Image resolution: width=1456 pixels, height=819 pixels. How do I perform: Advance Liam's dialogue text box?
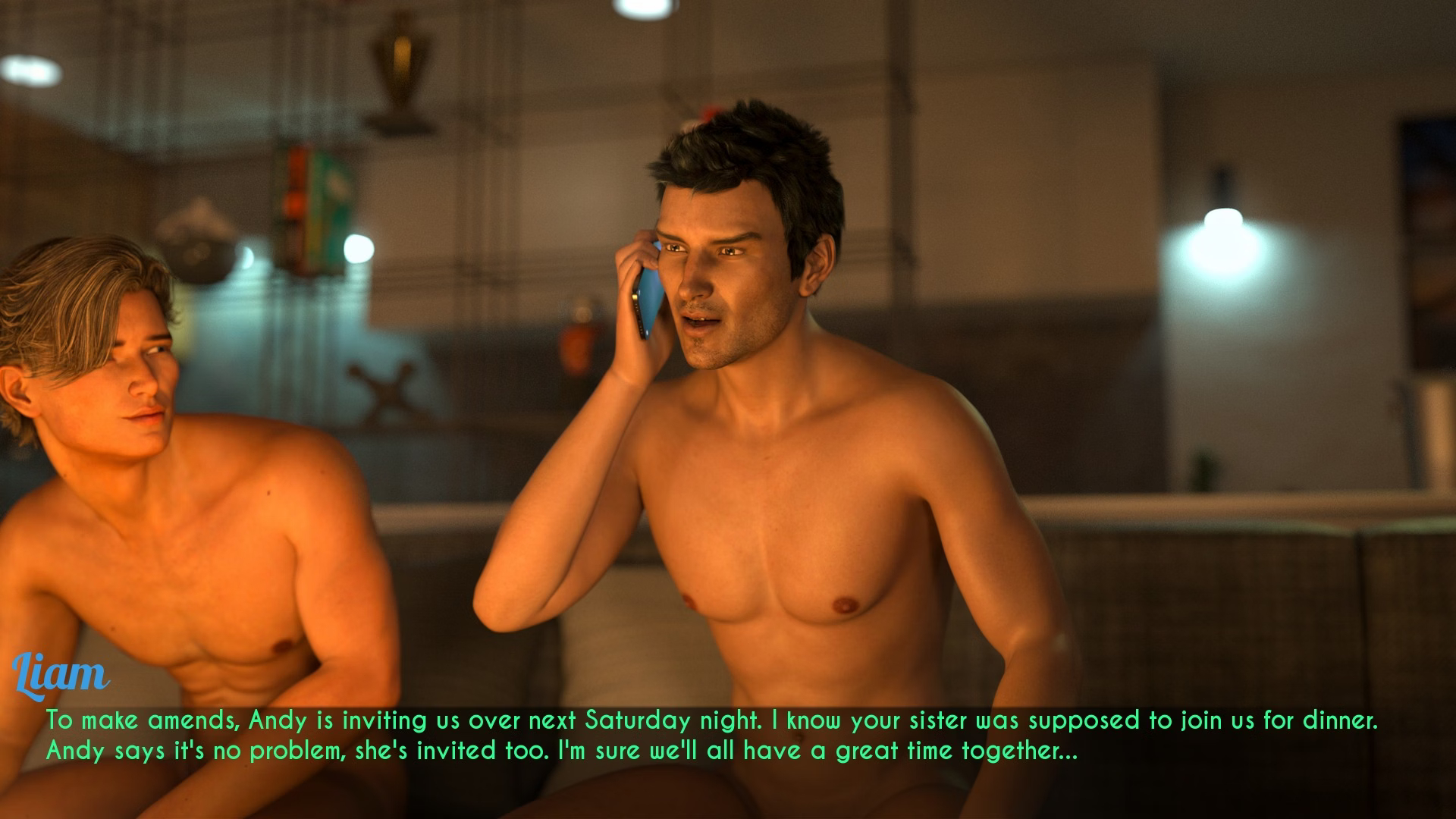coord(711,736)
